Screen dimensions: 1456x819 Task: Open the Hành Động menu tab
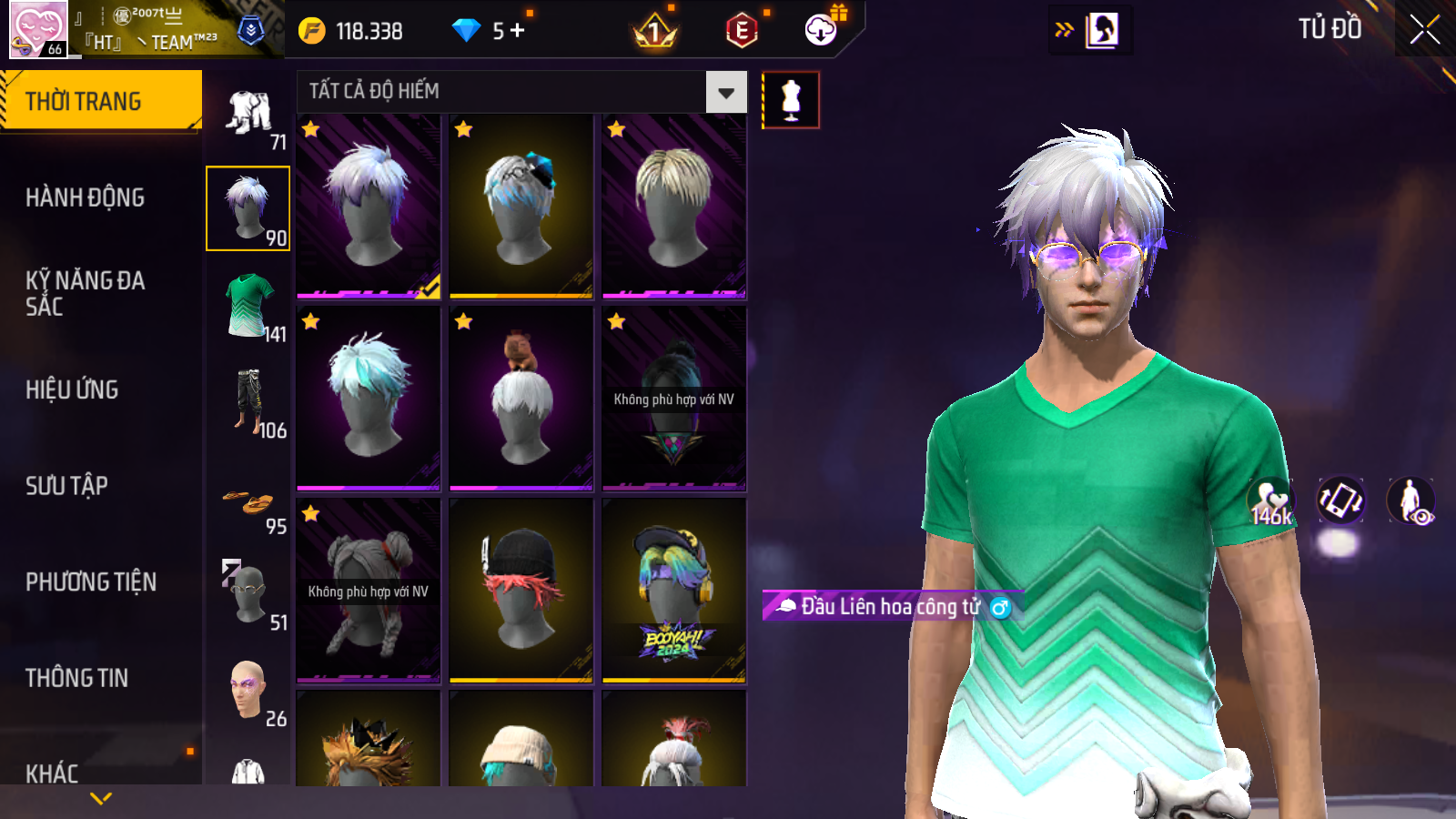pos(85,197)
